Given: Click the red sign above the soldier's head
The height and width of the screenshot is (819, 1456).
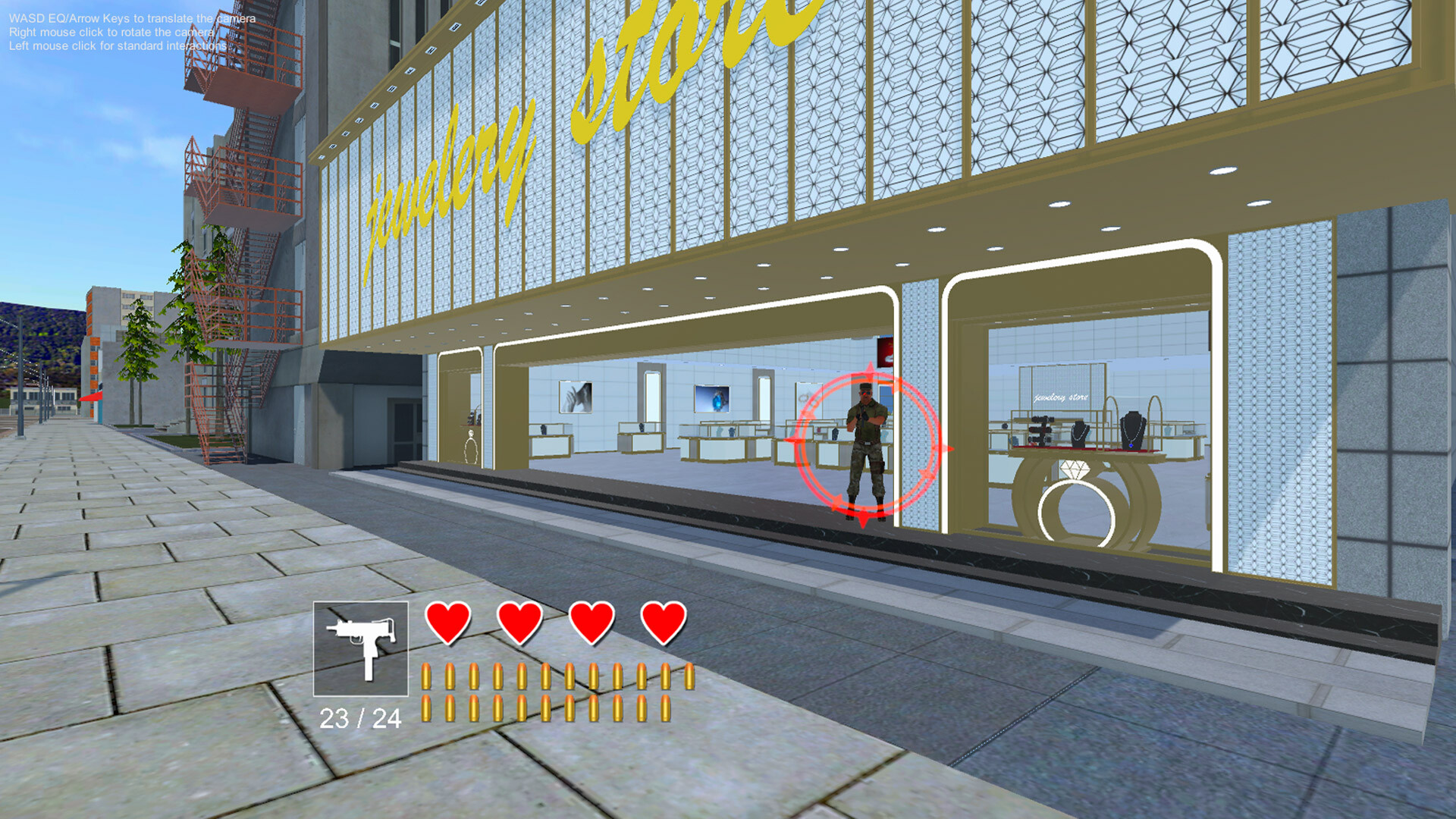Looking at the screenshot, I should [884, 351].
